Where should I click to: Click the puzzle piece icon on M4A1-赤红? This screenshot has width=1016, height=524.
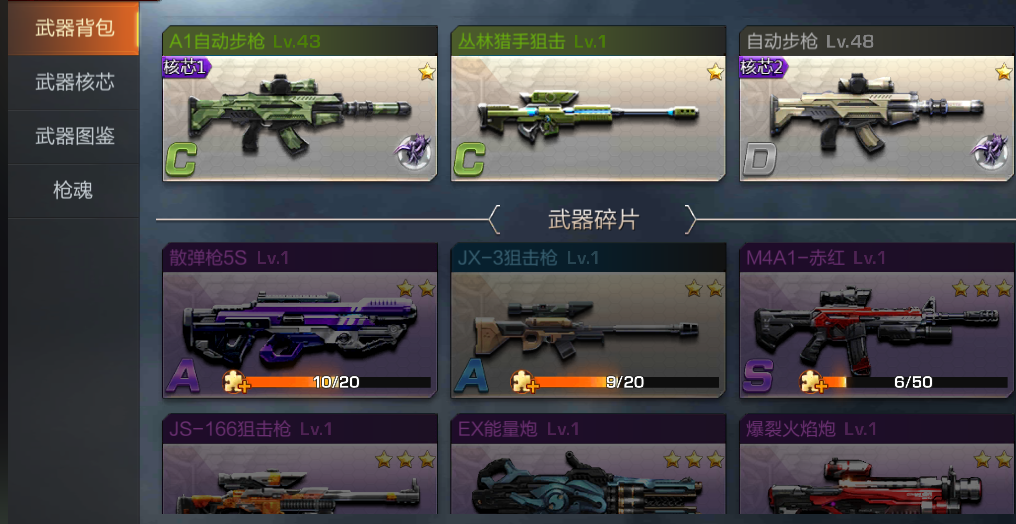tap(812, 381)
